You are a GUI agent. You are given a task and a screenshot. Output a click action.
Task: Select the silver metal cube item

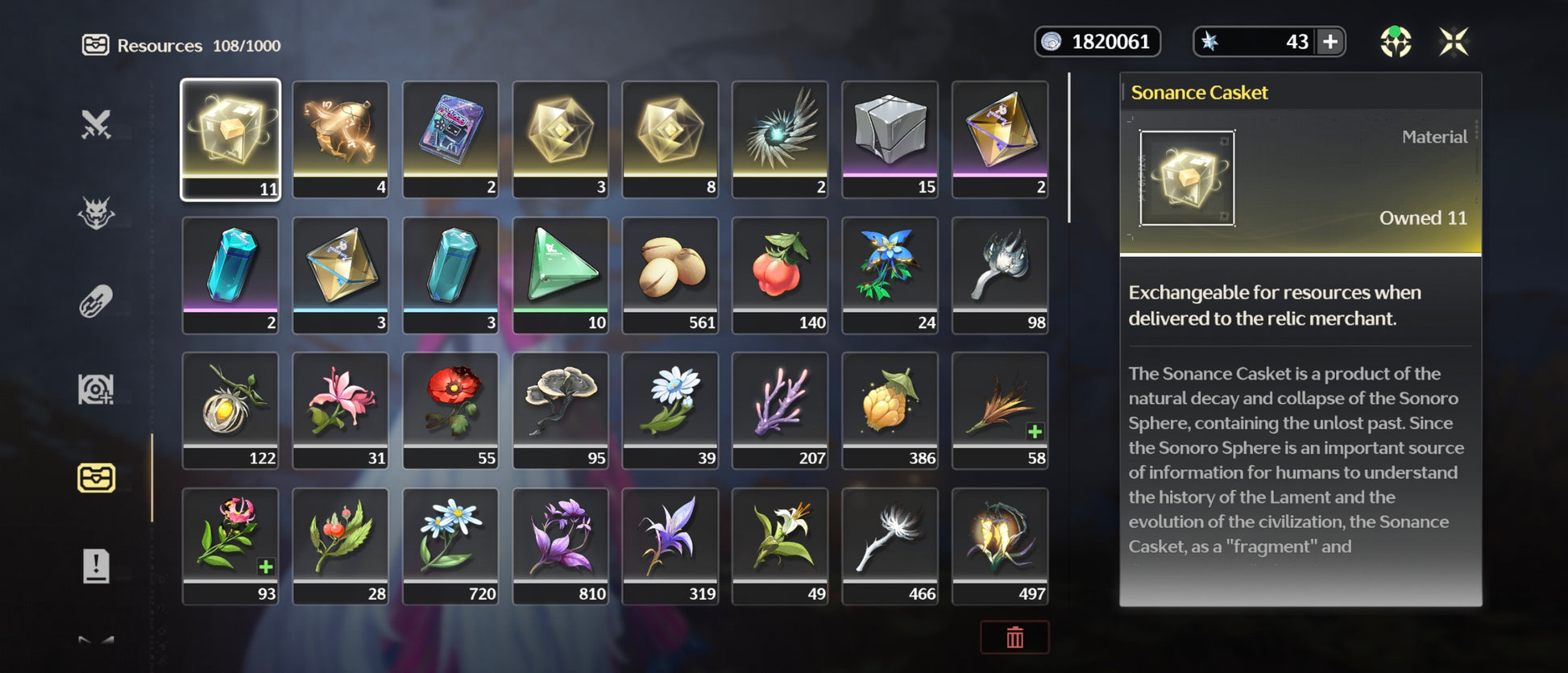click(x=890, y=139)
